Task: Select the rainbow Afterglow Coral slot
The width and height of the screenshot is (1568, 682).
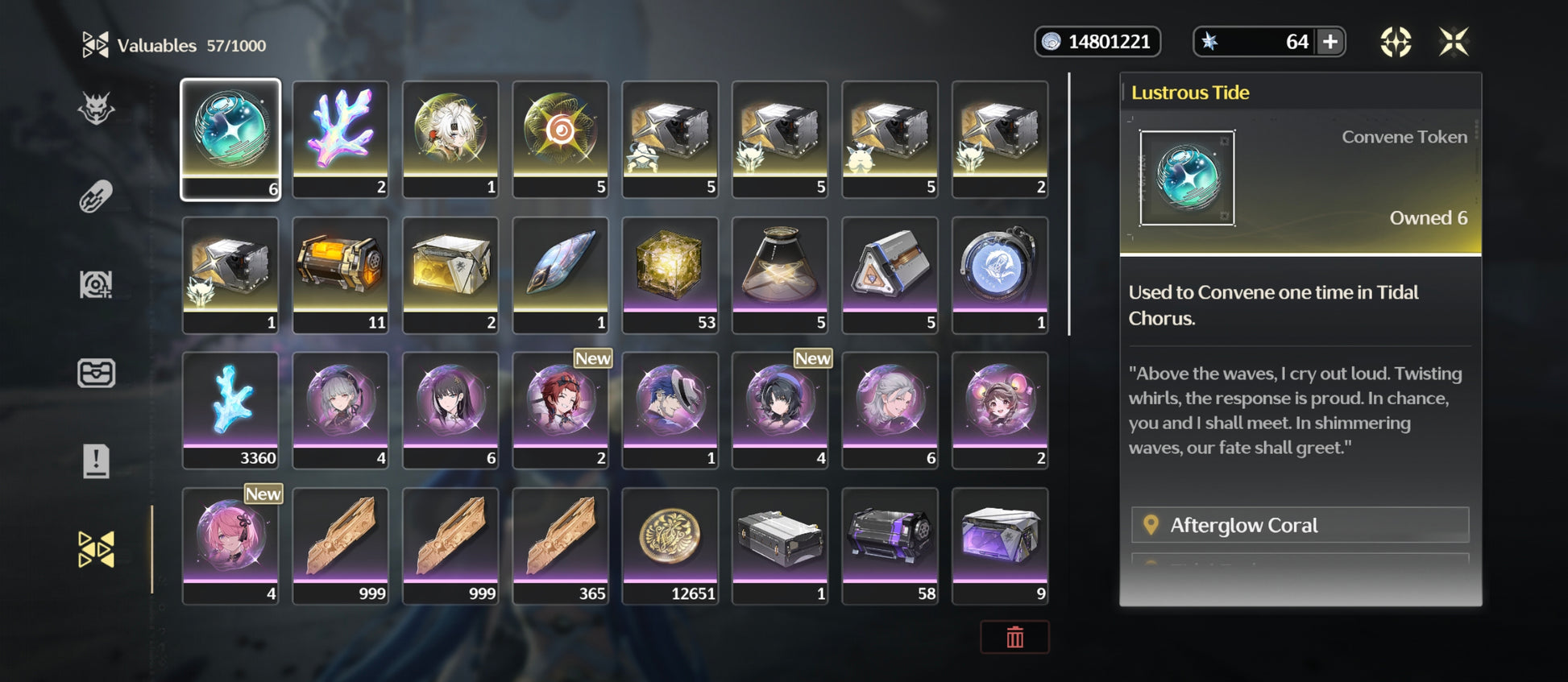Action: 340,139
